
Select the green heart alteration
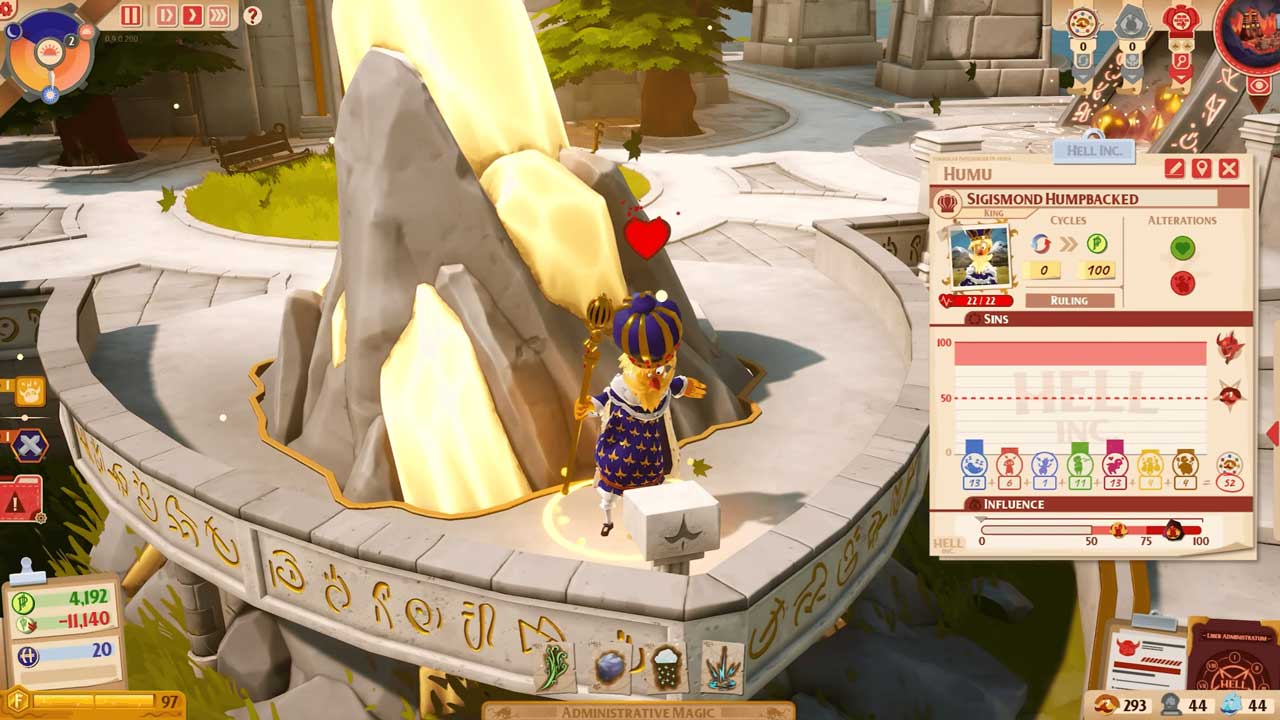coord(1182,247)
